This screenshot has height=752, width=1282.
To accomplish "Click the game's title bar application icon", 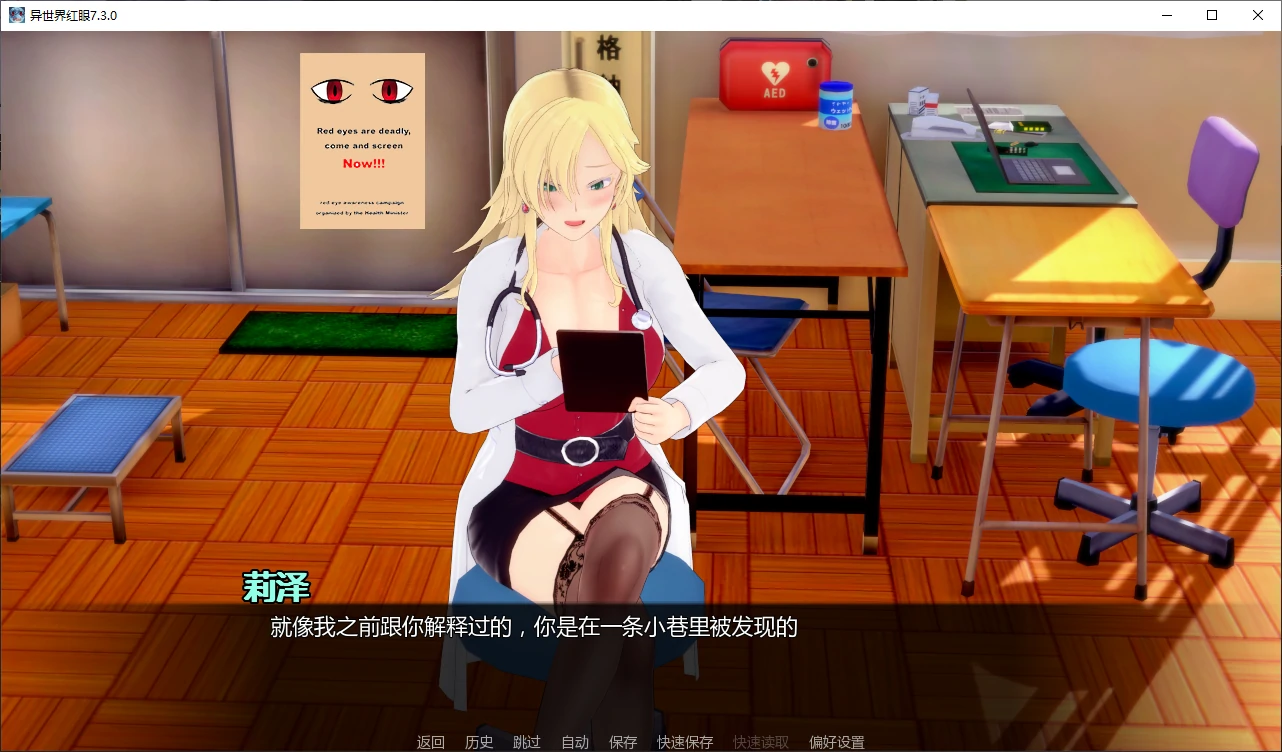I will point(15,15).
